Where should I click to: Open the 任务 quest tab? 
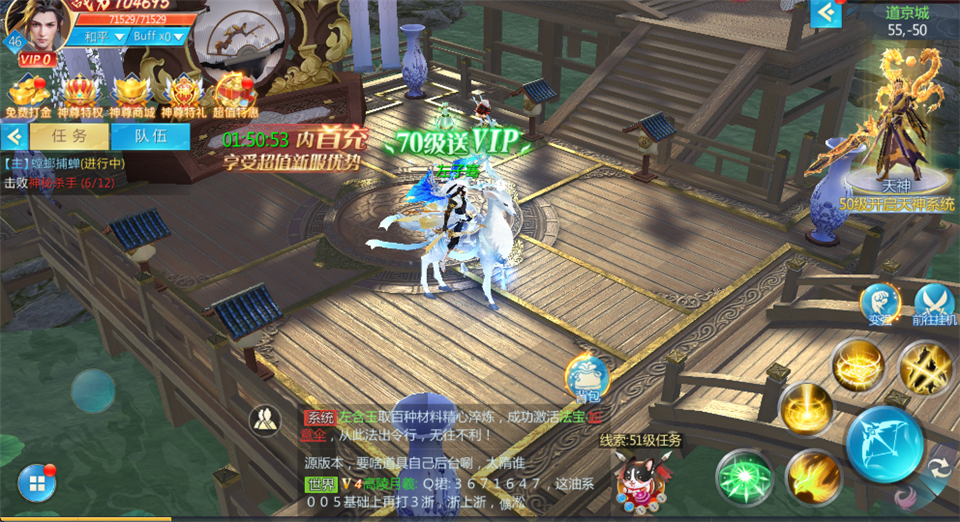pyautogui.click(x=69, y=135)
